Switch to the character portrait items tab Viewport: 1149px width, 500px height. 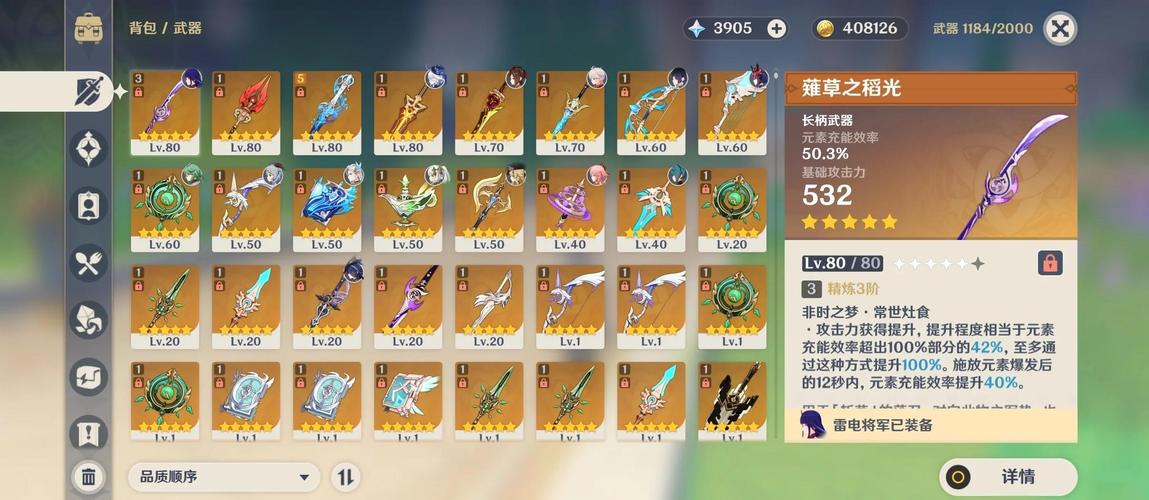[x=88, y=205]
